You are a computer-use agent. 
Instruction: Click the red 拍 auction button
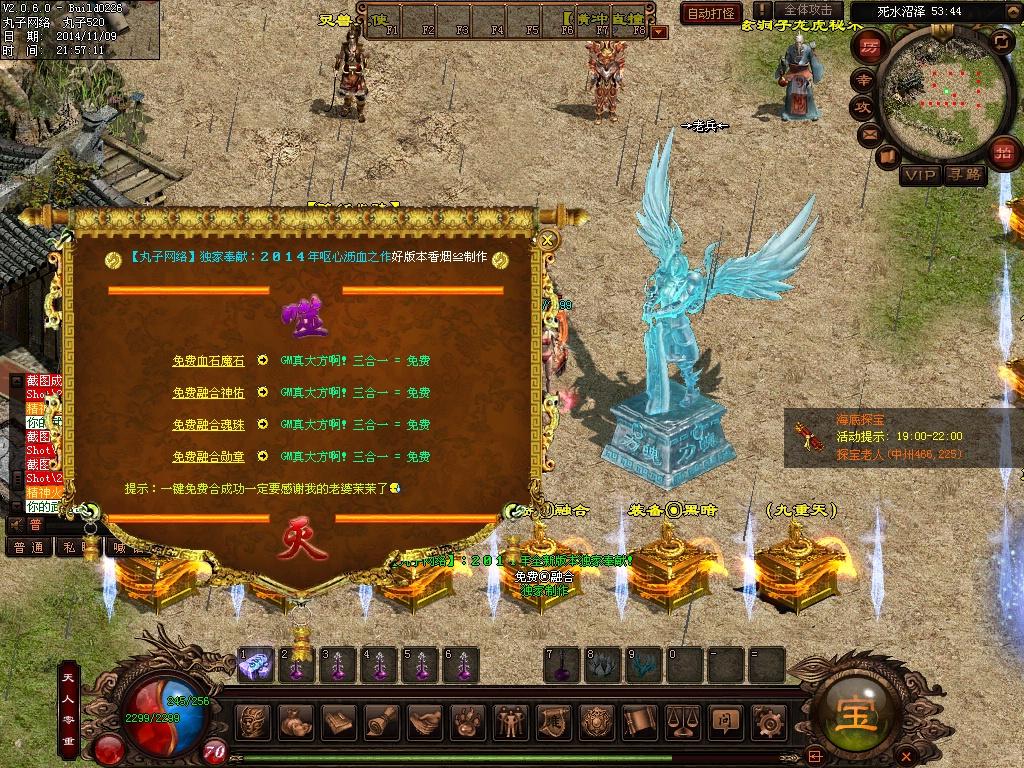click(1001, 153)
